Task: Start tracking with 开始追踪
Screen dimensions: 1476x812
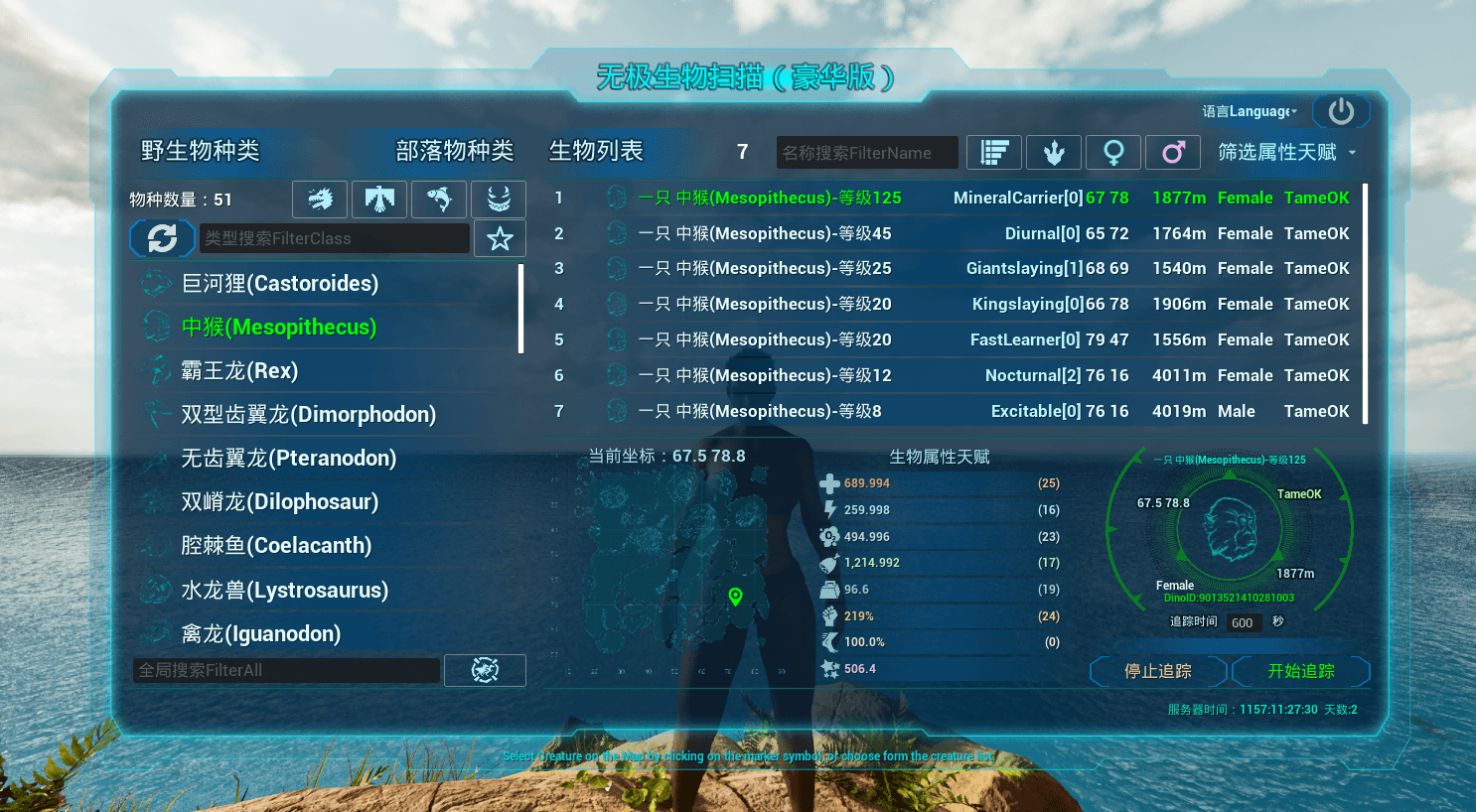Action: click(1301, 672)
